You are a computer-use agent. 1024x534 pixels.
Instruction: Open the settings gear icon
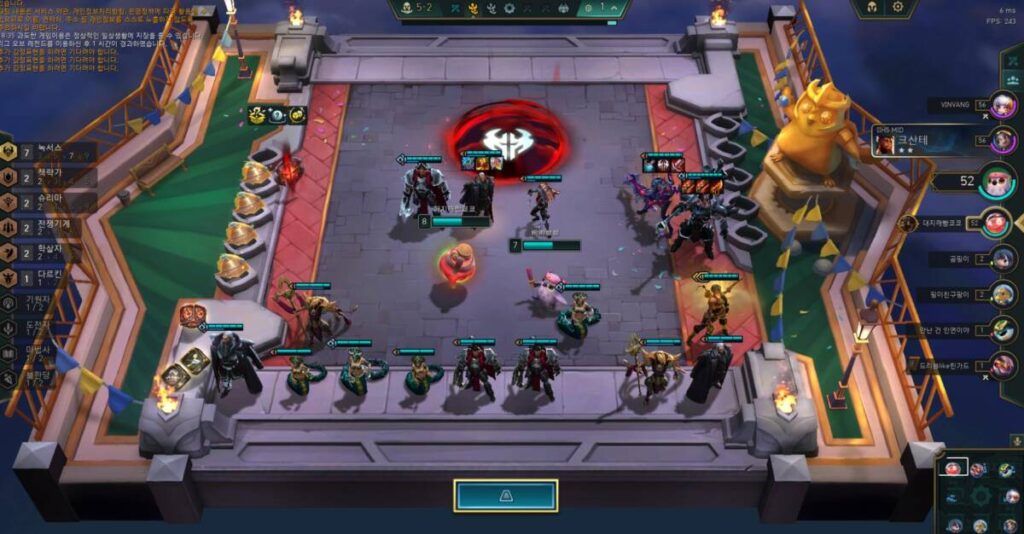[x=897, y=7]
